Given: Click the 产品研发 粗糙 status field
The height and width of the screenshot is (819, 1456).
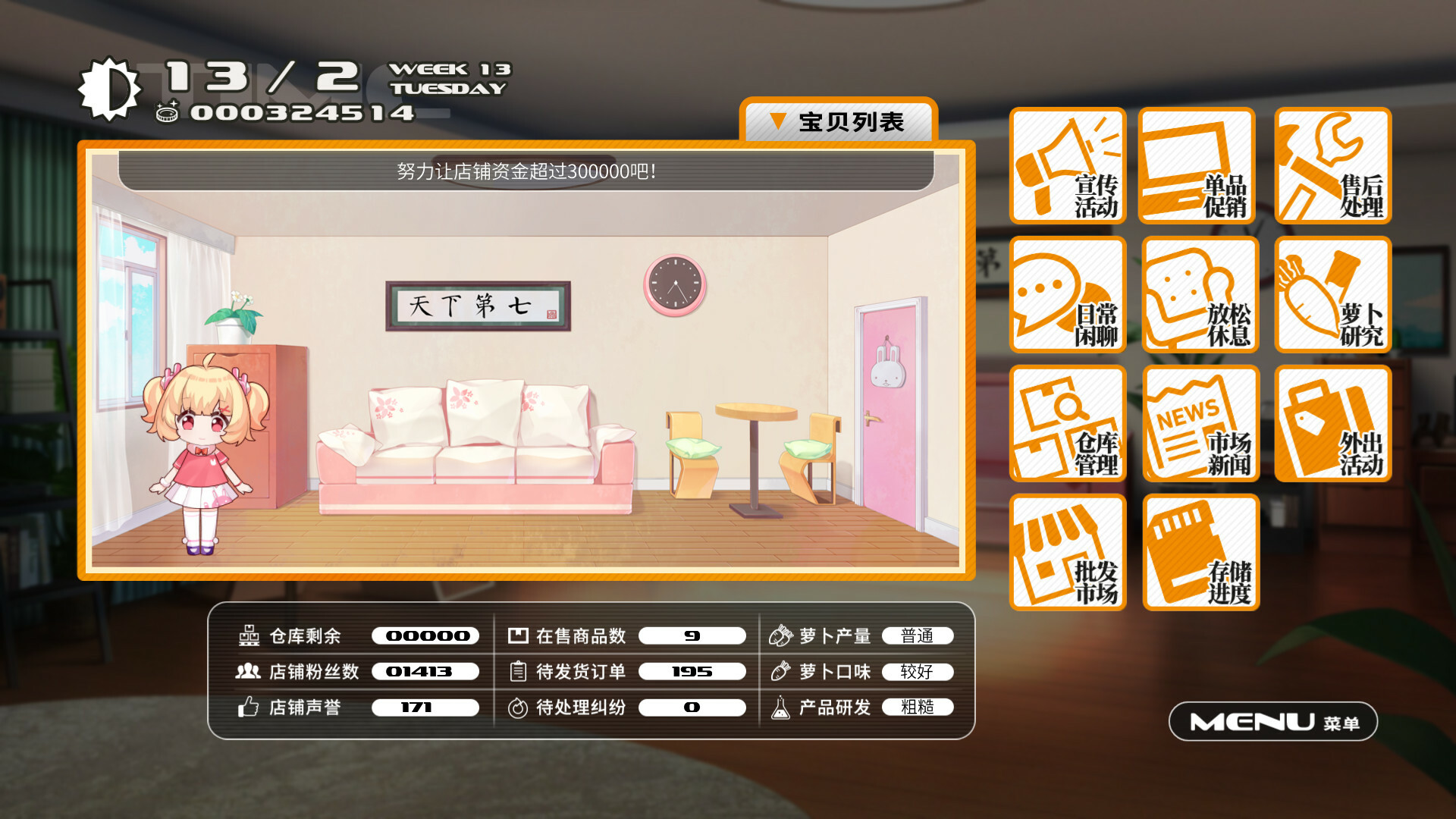Looking at the screenshot, I should [918, 708].
